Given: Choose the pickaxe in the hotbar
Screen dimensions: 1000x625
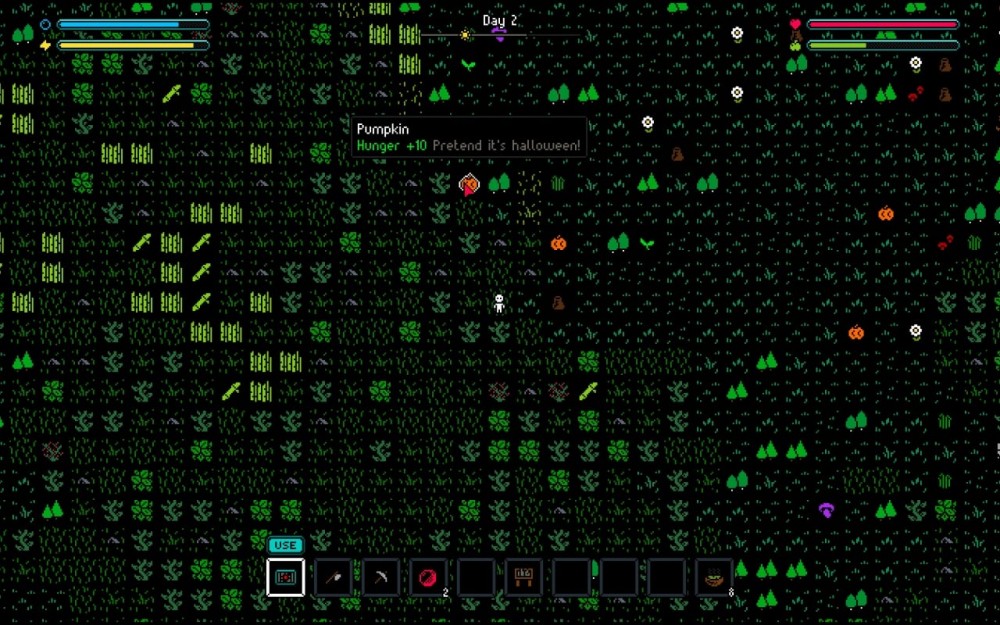Looking at the screenshot, I should point(381,577).
